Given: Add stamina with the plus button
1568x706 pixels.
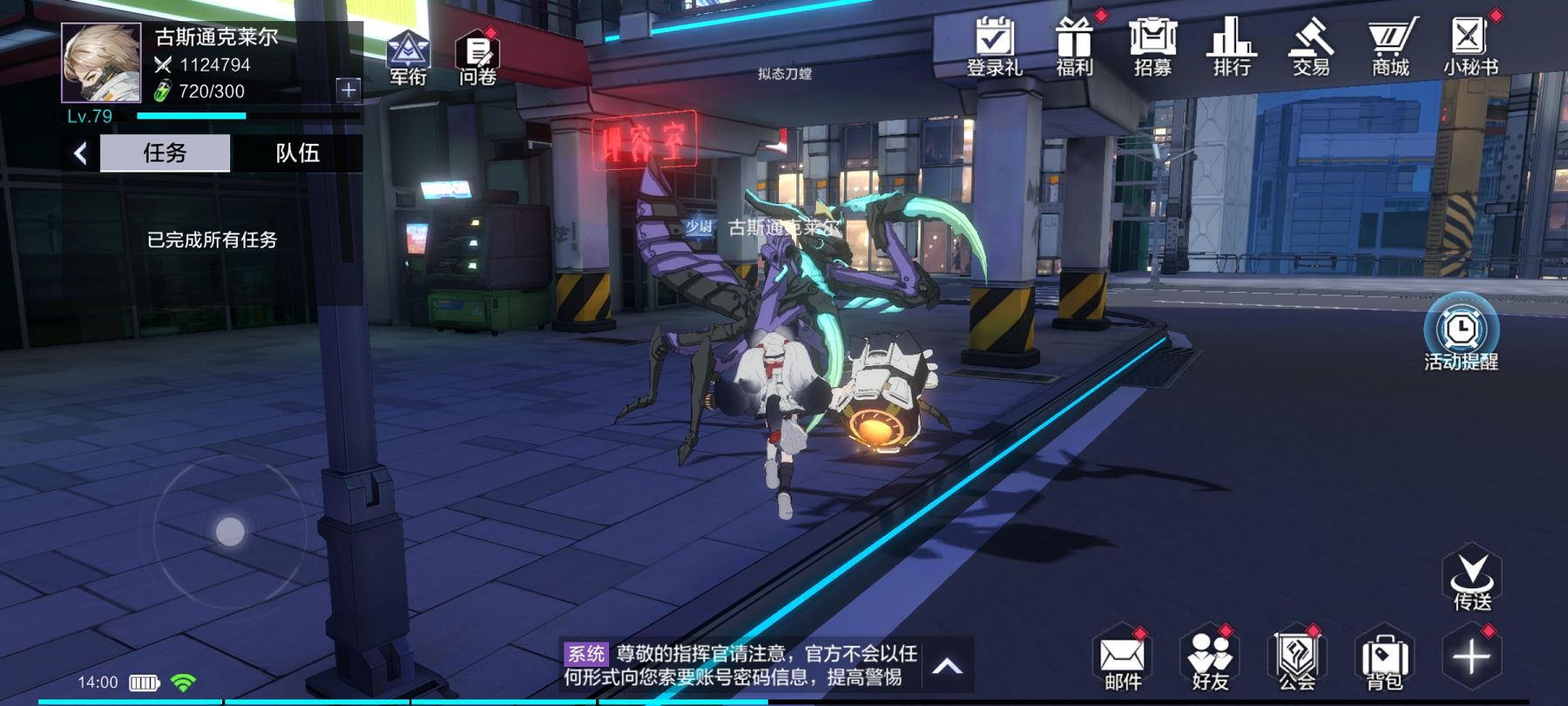Looking at the screenshot, I should tap(348, 89).
